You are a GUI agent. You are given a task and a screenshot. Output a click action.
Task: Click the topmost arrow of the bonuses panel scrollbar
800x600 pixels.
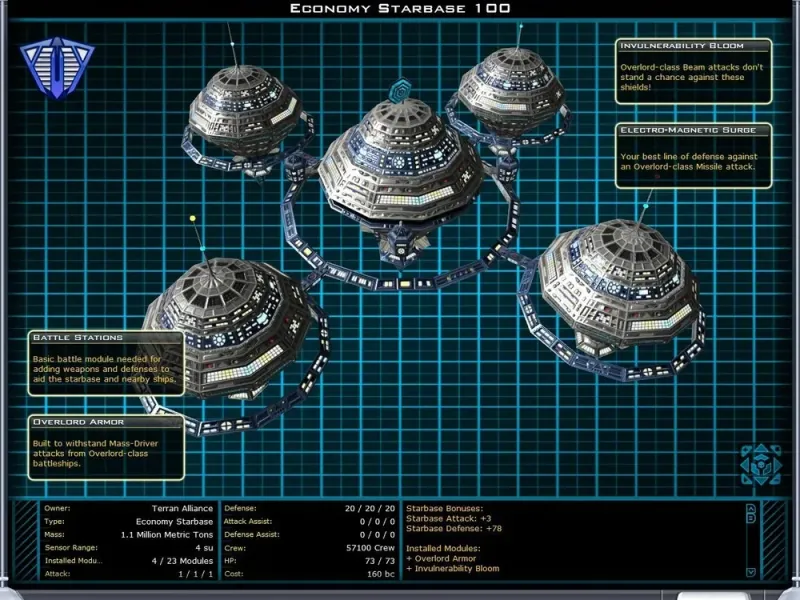click(x=751, y=508)
